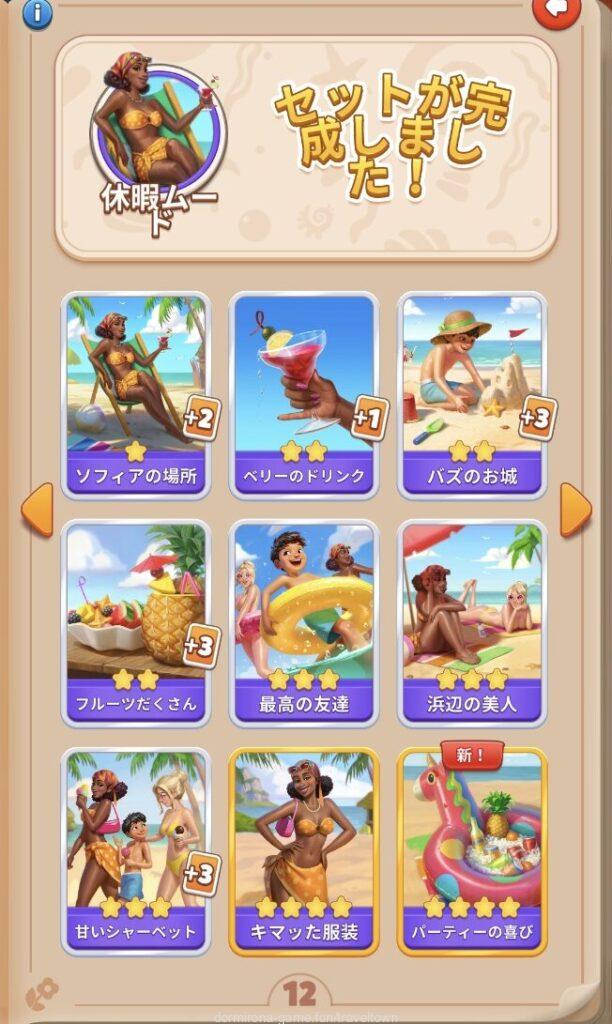View the フルーツだくさん card
This screenshot has width=612, height=1024.
136,622
